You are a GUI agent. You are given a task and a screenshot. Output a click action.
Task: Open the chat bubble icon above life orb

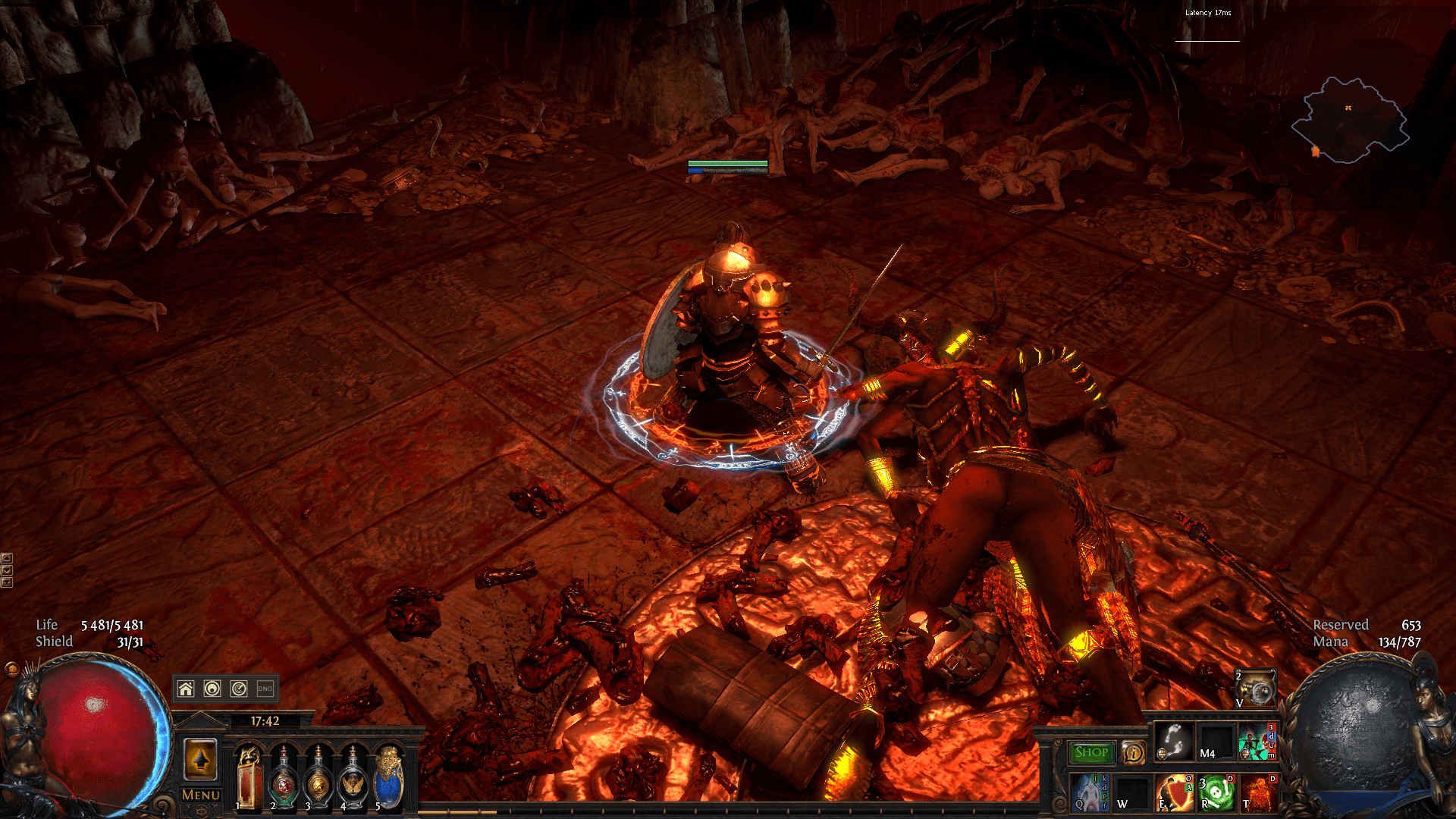tap(11, 669)
